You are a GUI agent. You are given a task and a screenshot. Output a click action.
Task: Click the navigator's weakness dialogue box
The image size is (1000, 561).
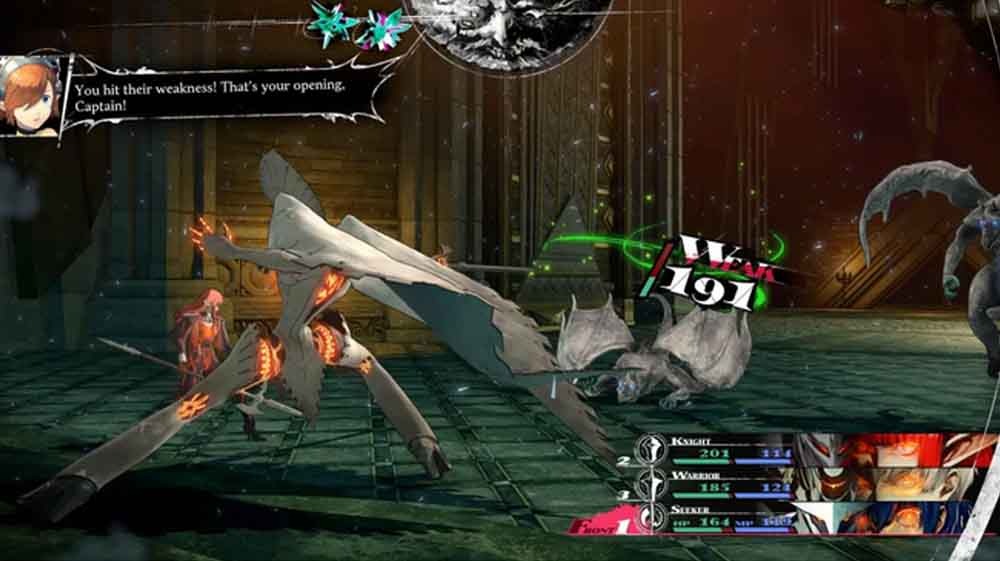[x=225, y=96]
